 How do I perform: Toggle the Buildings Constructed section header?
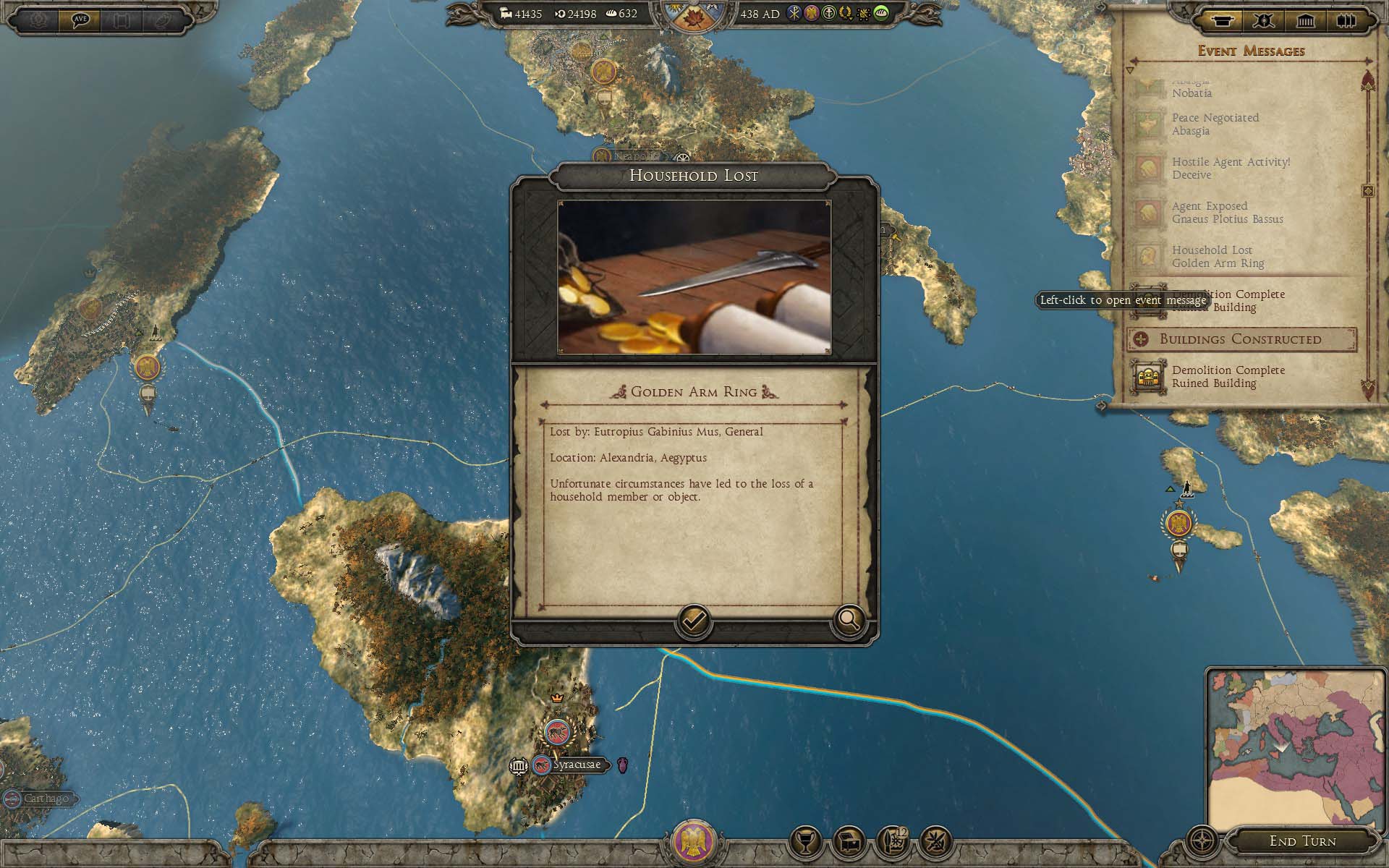(1241, 339)
